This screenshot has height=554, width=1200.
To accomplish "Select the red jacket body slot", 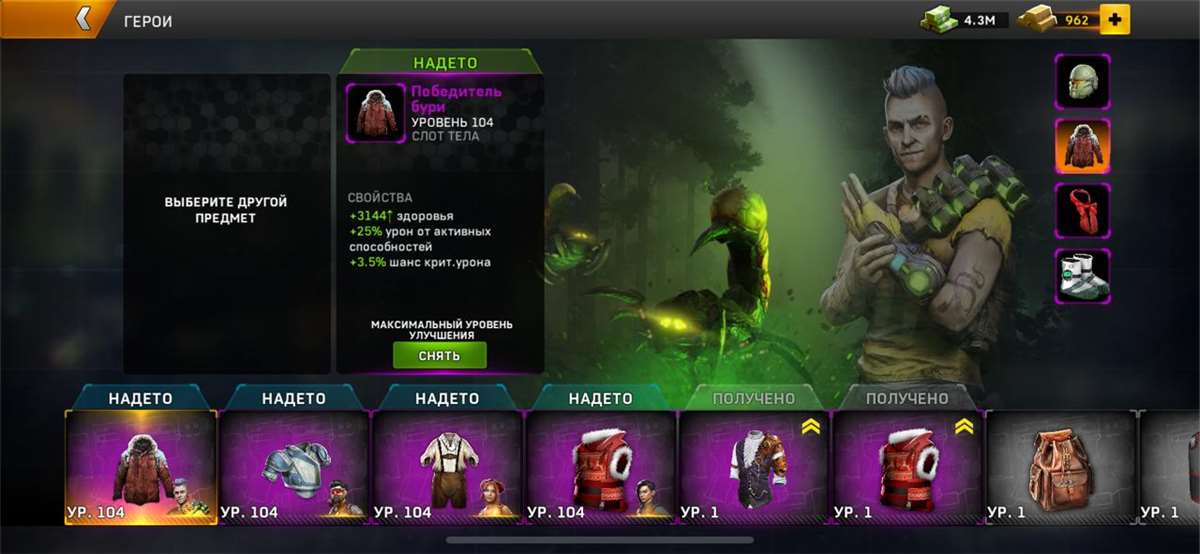I will (1082, 146).
